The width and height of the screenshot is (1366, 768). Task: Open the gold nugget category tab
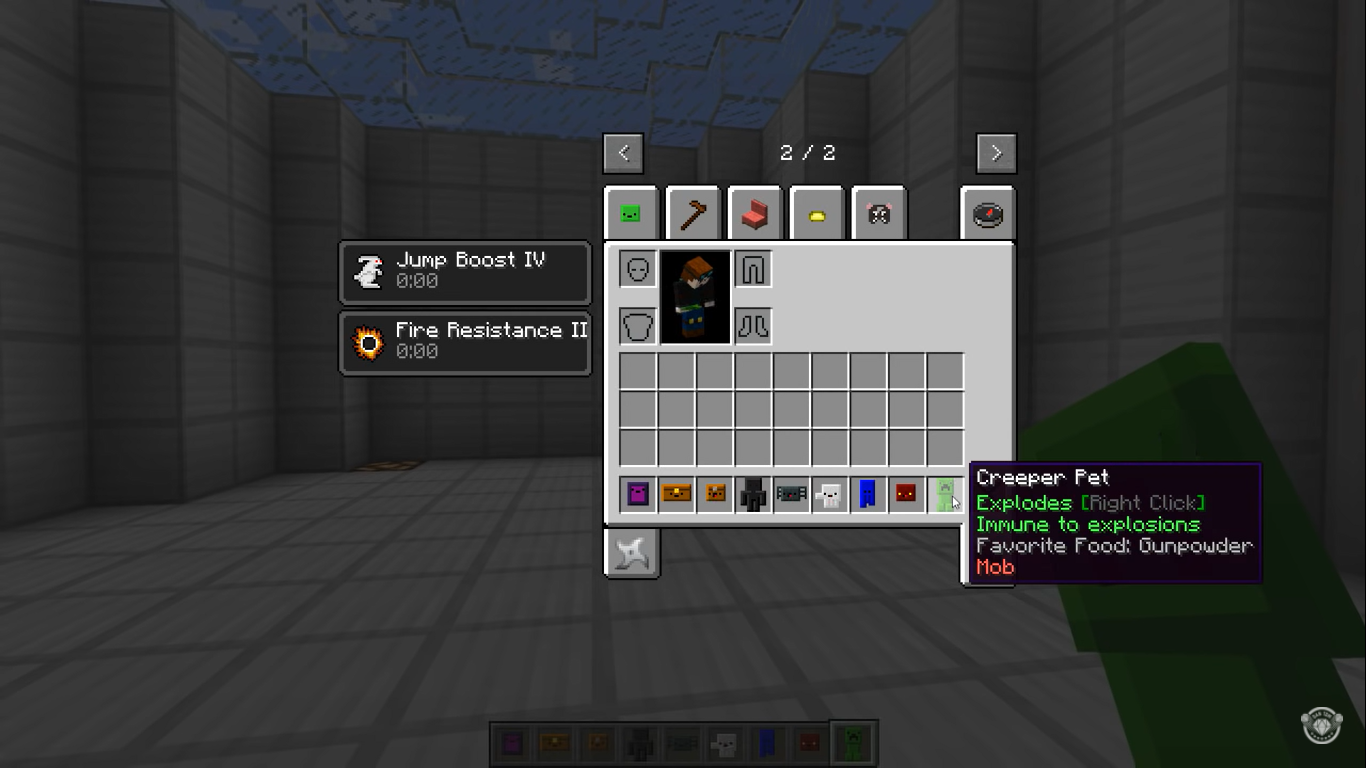click(x=816, y=212)
